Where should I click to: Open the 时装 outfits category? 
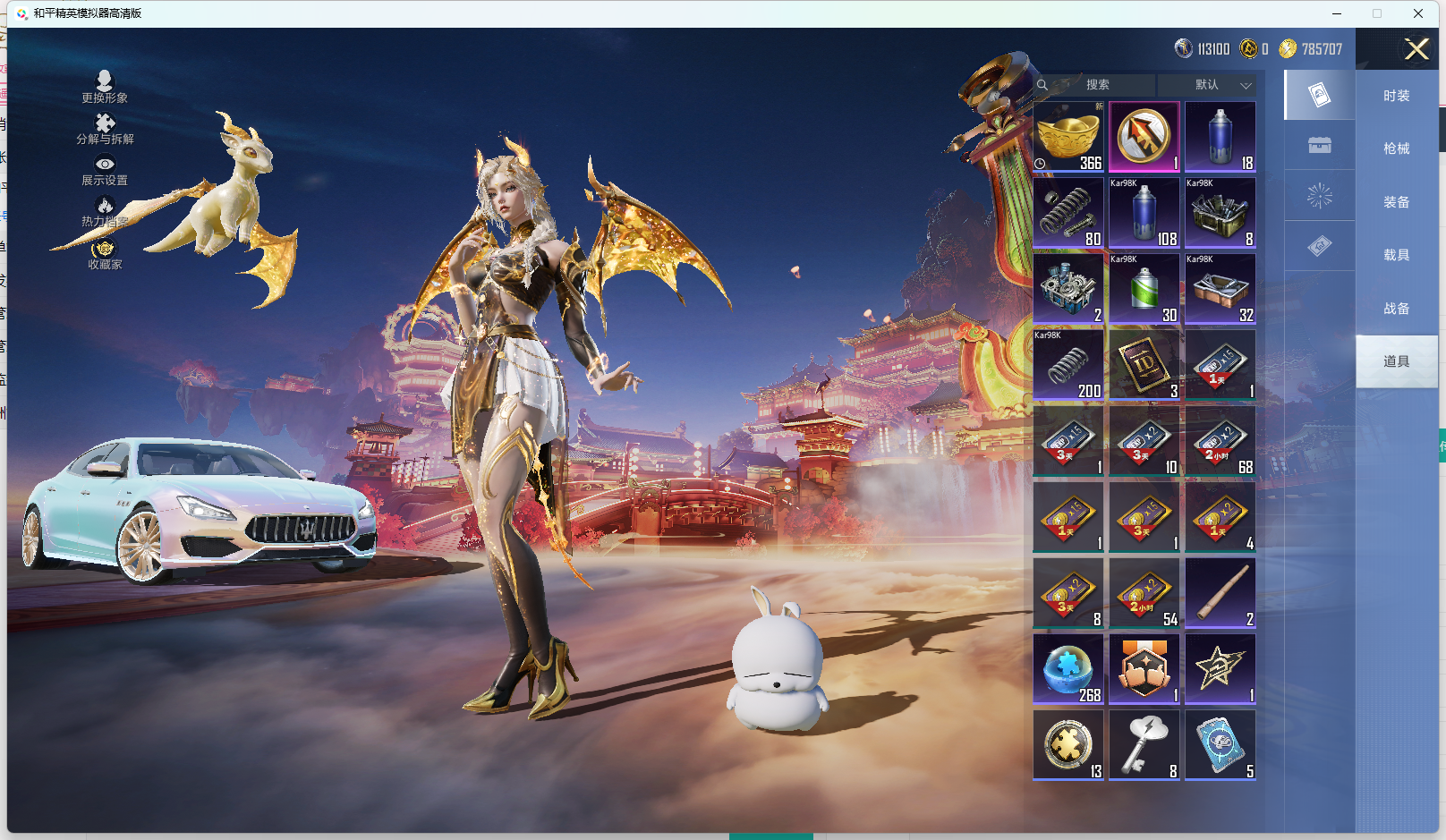(x=1396, y=96)
